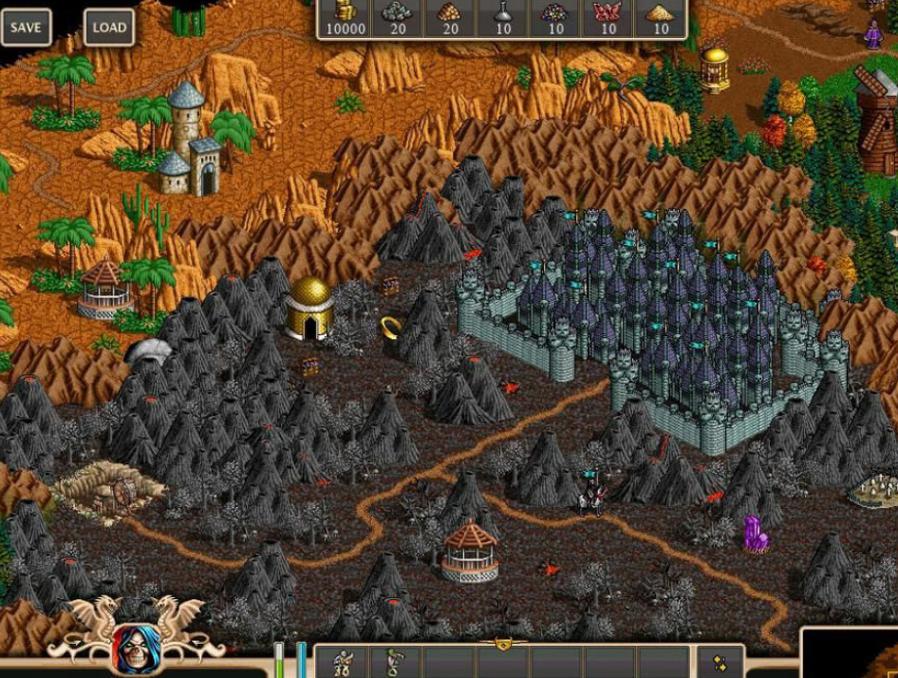This screenshot has width=898, height=678.
Task: Click the yellow sparkle button beside army bar
Action: pos(719,662)
